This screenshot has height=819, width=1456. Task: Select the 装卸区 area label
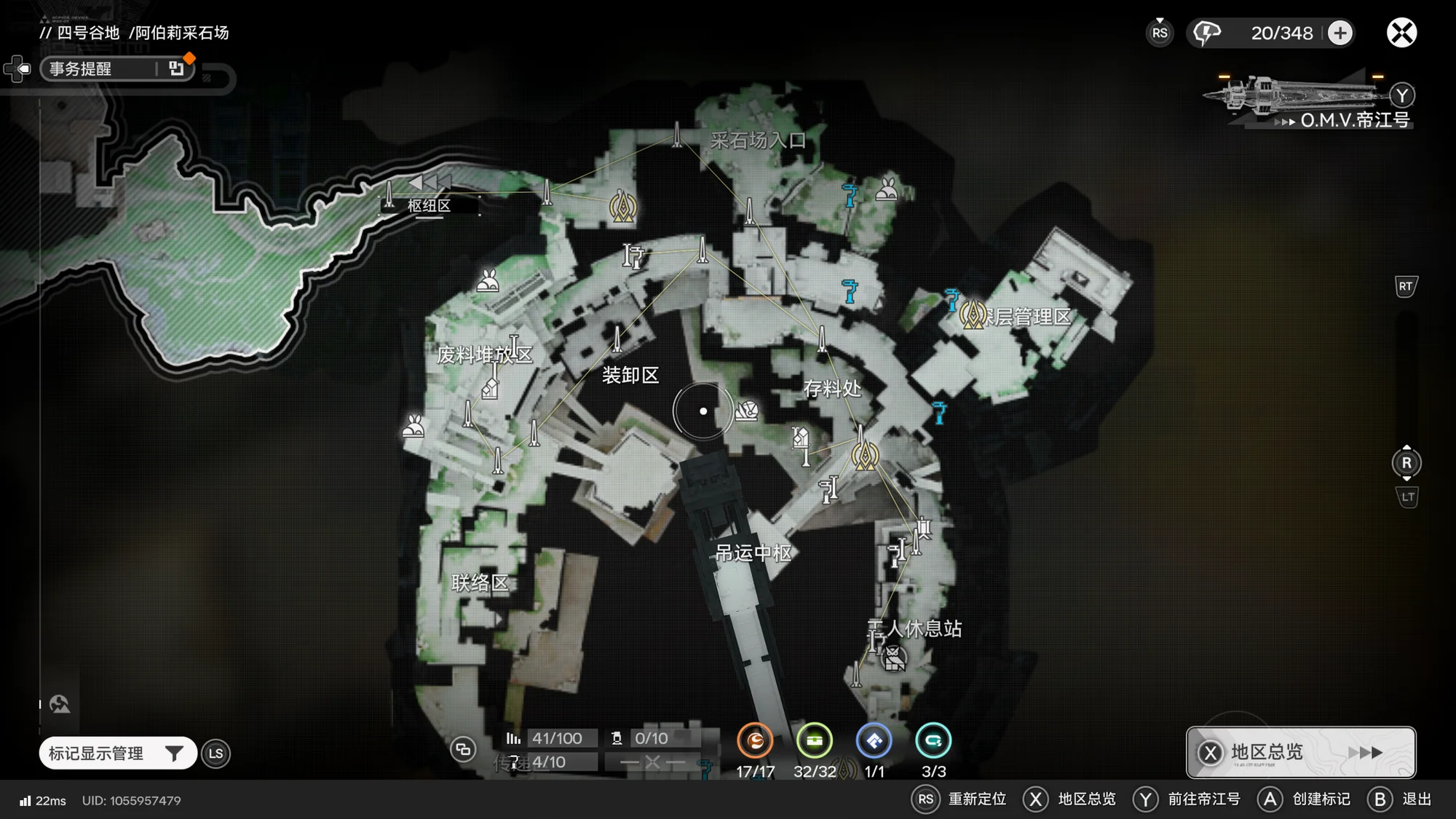630,375
